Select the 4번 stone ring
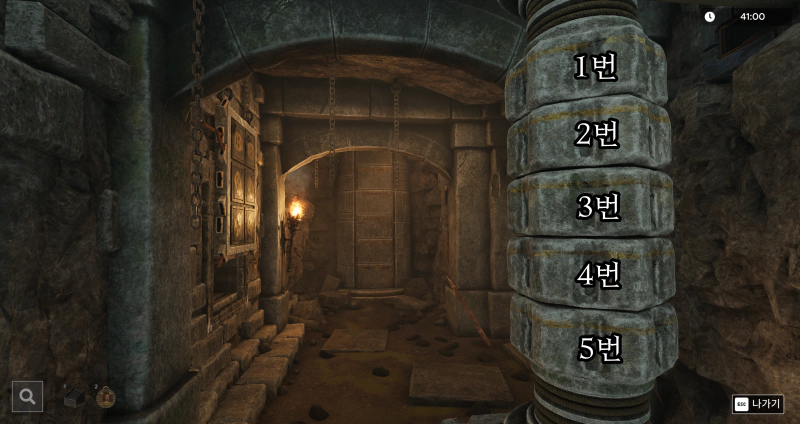This screenshot has width=800, height=424. [598, 274]
